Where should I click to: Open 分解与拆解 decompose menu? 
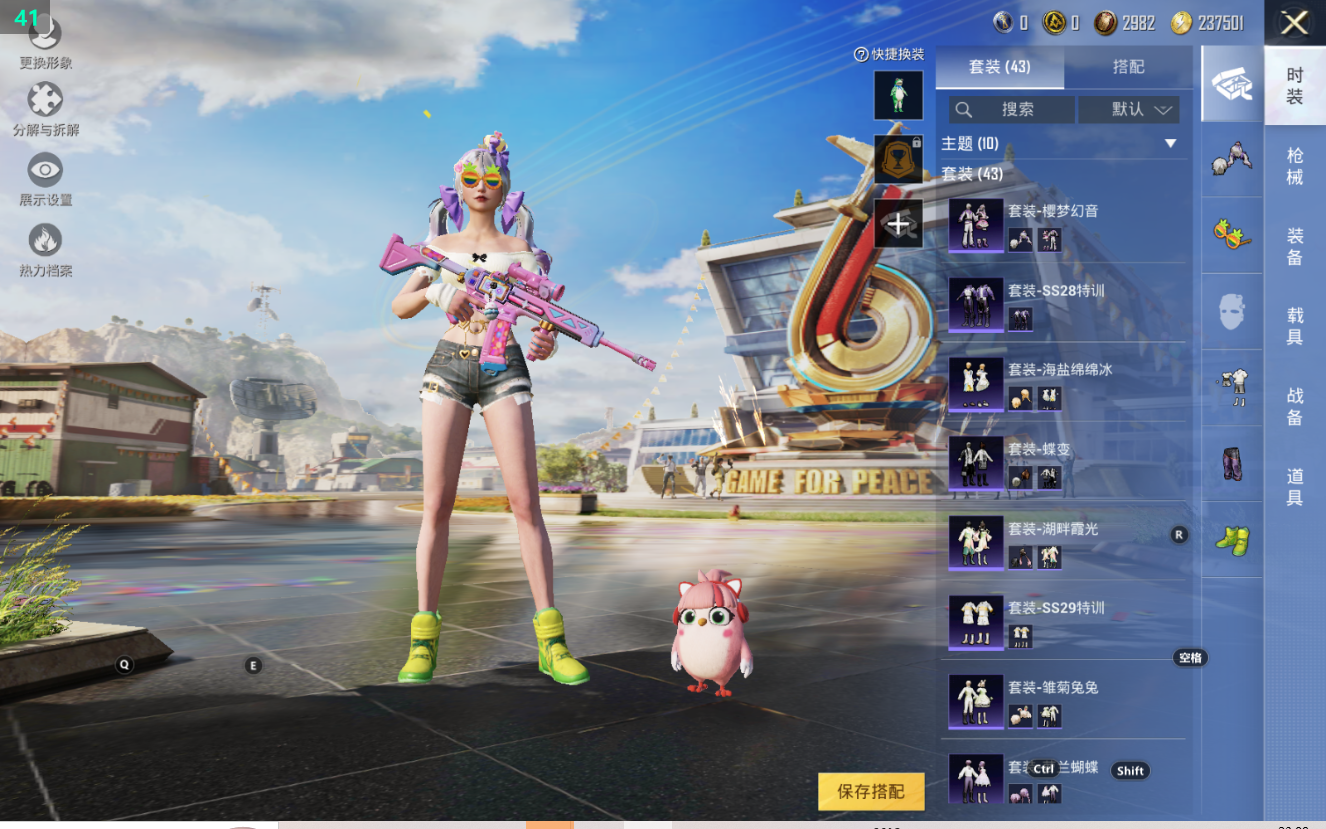(x=45, y=108)
